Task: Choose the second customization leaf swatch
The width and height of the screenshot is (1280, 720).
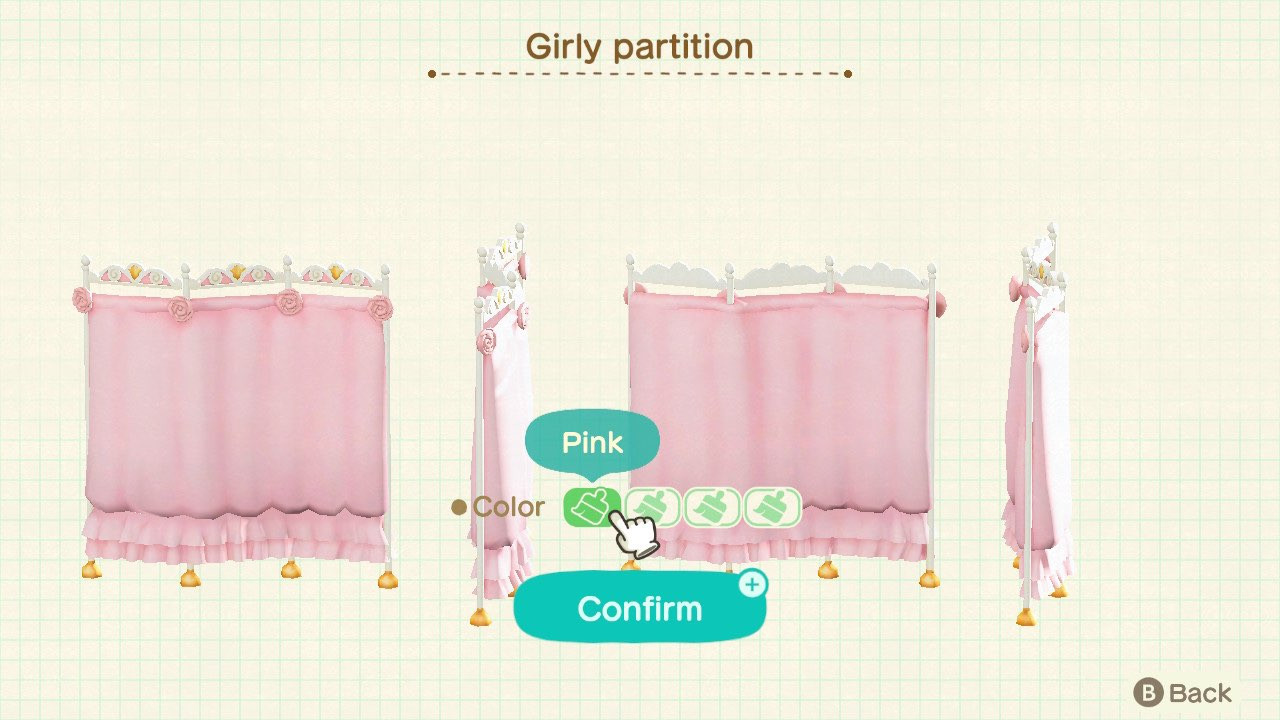Action: (x=655, y=507)
